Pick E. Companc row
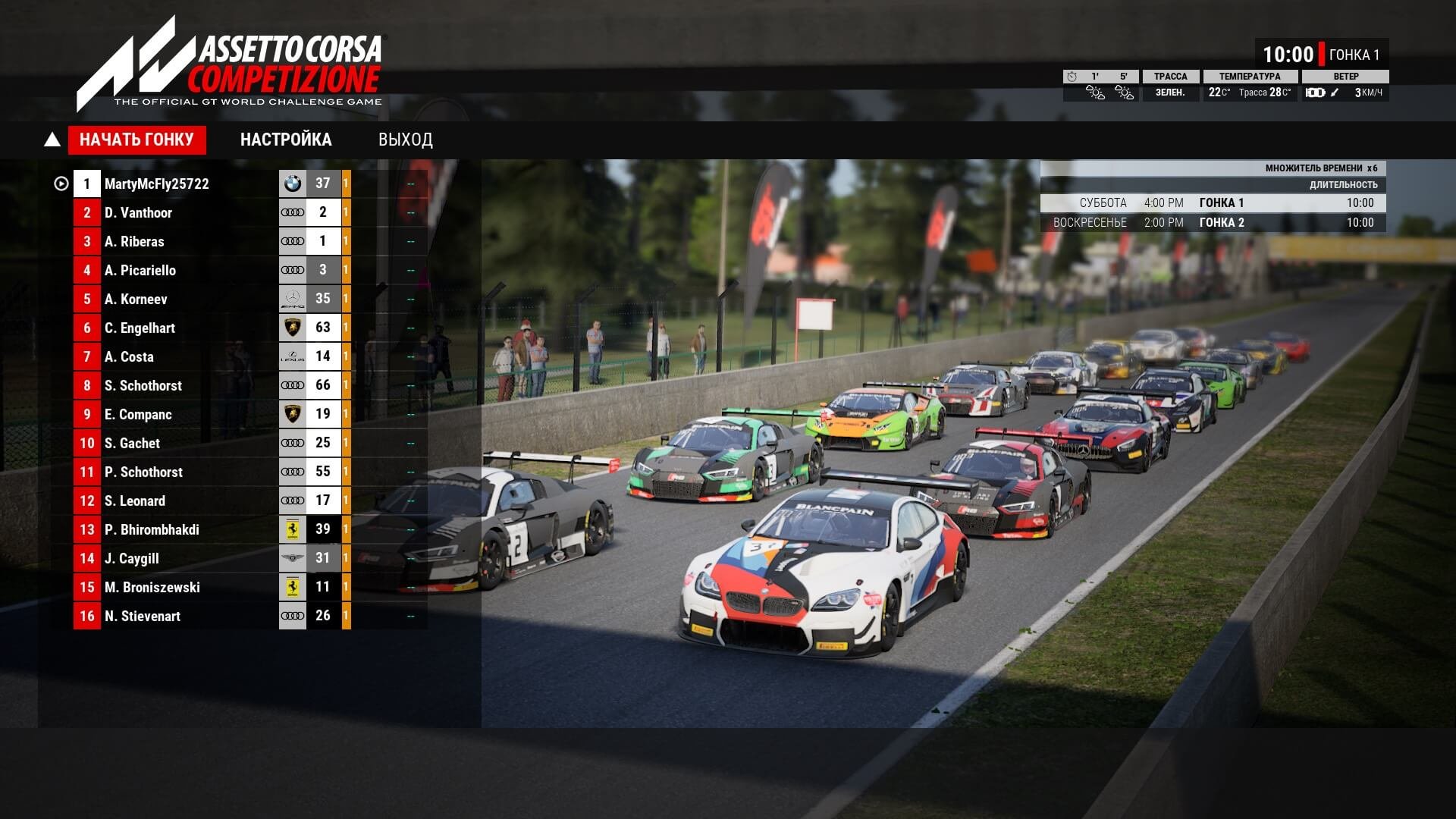Image resolution: width=1456 pixels, height=819 pixels. (138, 414)
